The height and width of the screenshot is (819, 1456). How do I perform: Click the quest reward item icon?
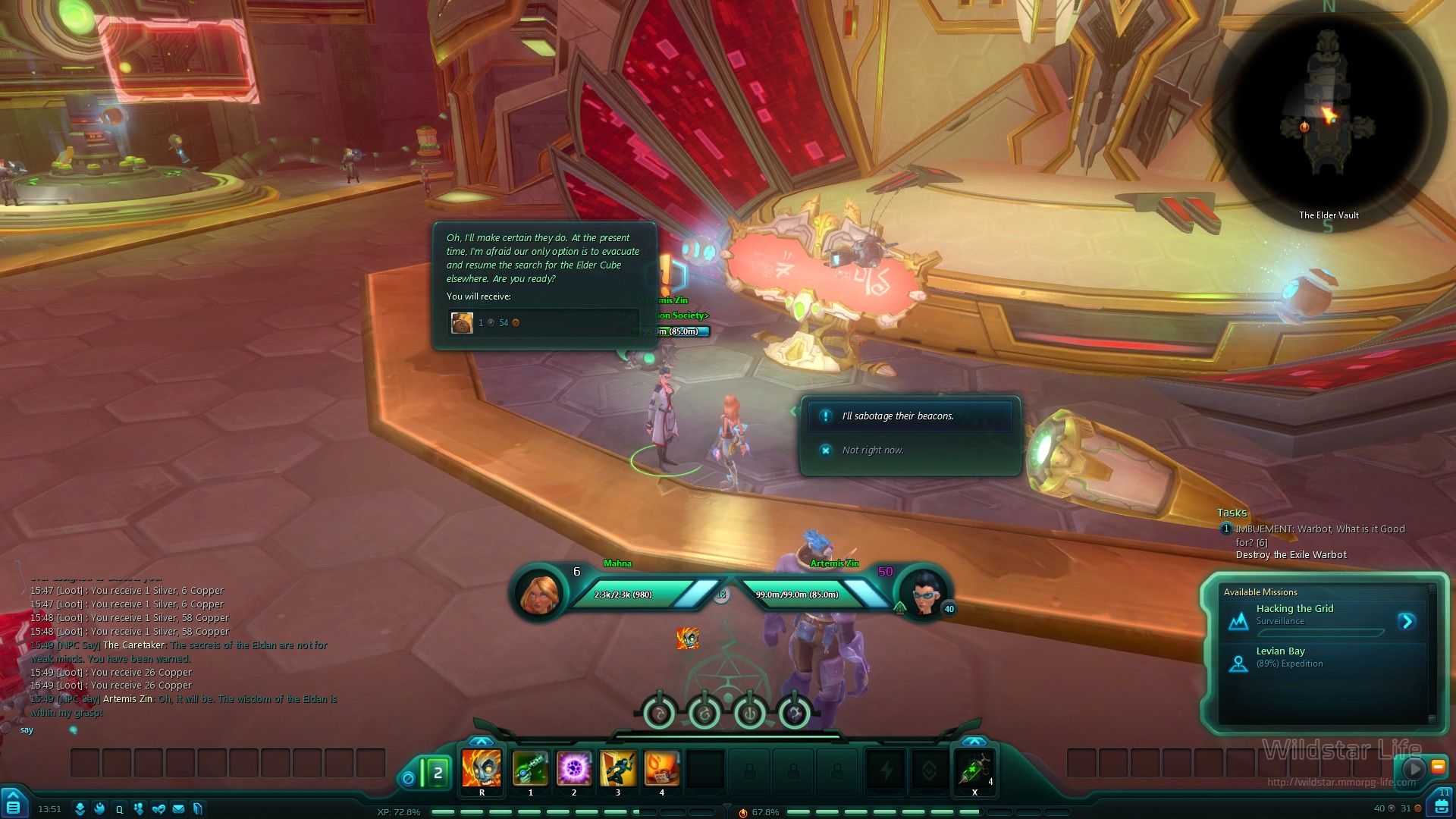tap(462, 323)
